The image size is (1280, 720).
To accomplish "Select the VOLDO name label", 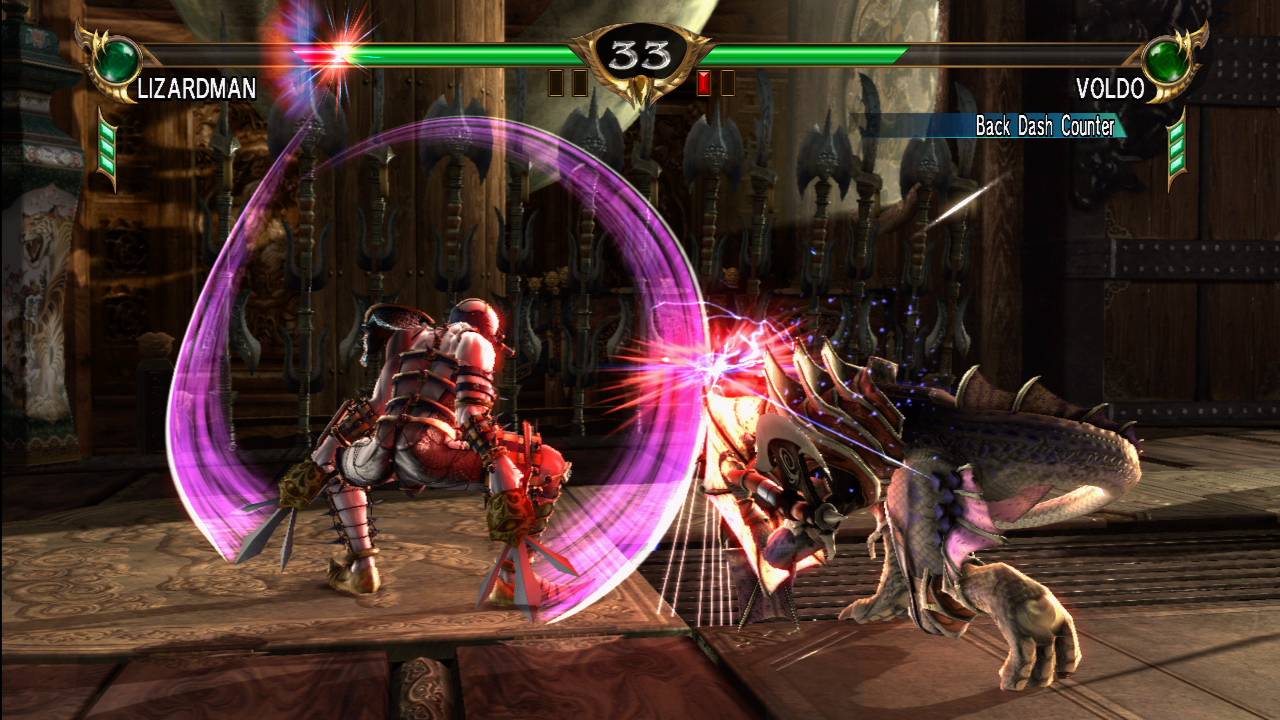I will tap(1109, 88).
